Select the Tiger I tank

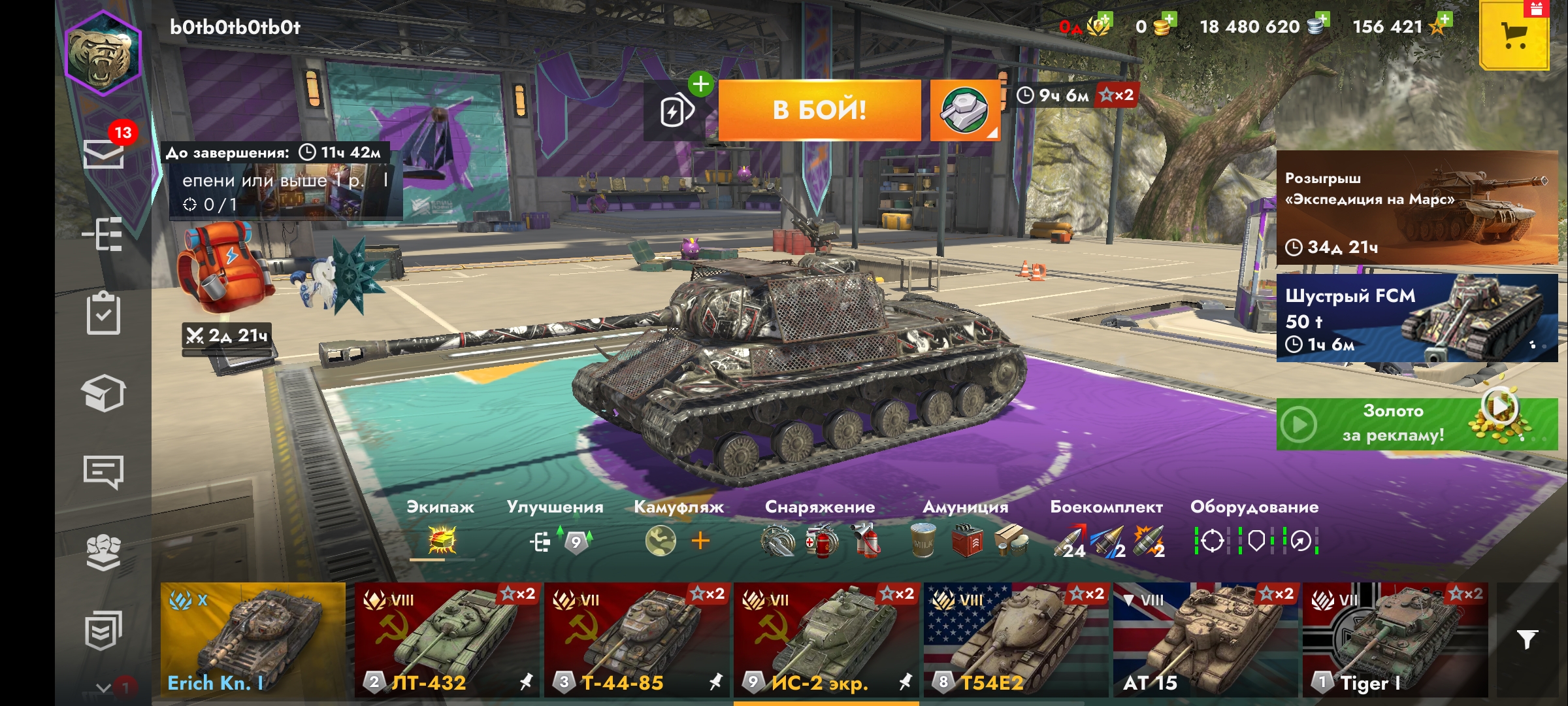[1394, 639]
